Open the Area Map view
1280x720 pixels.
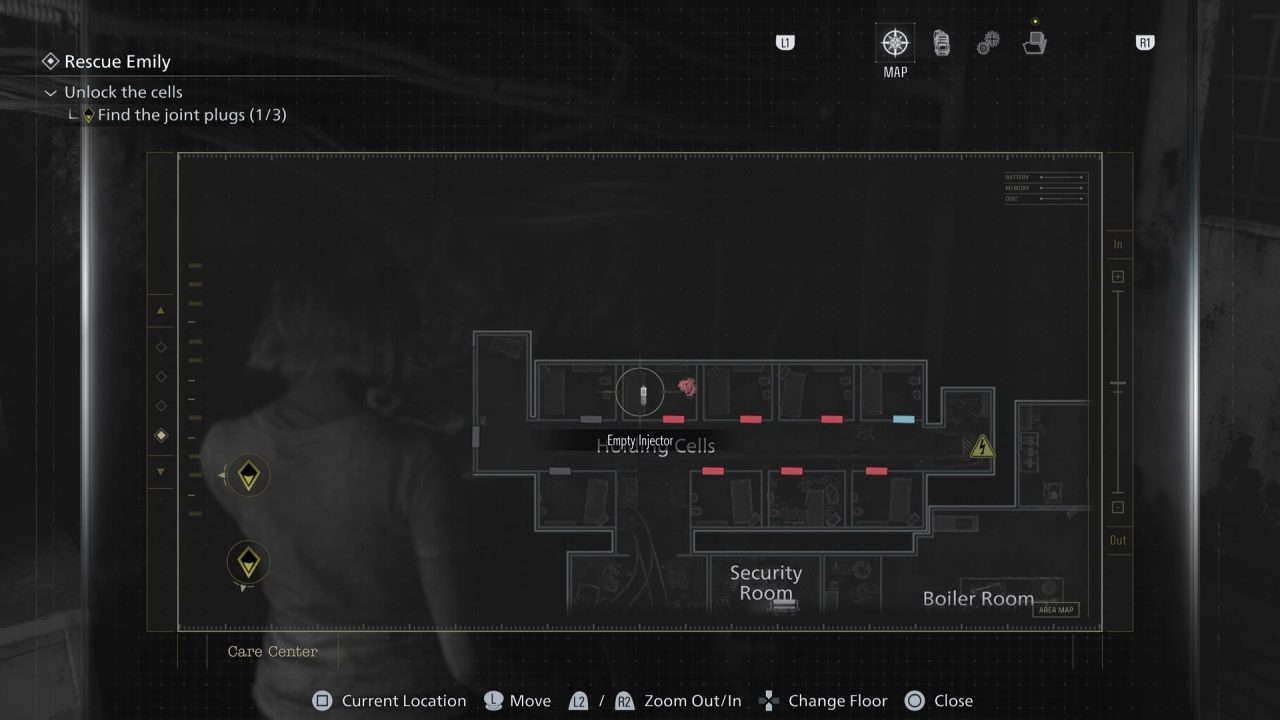(x=1056, y=610)
